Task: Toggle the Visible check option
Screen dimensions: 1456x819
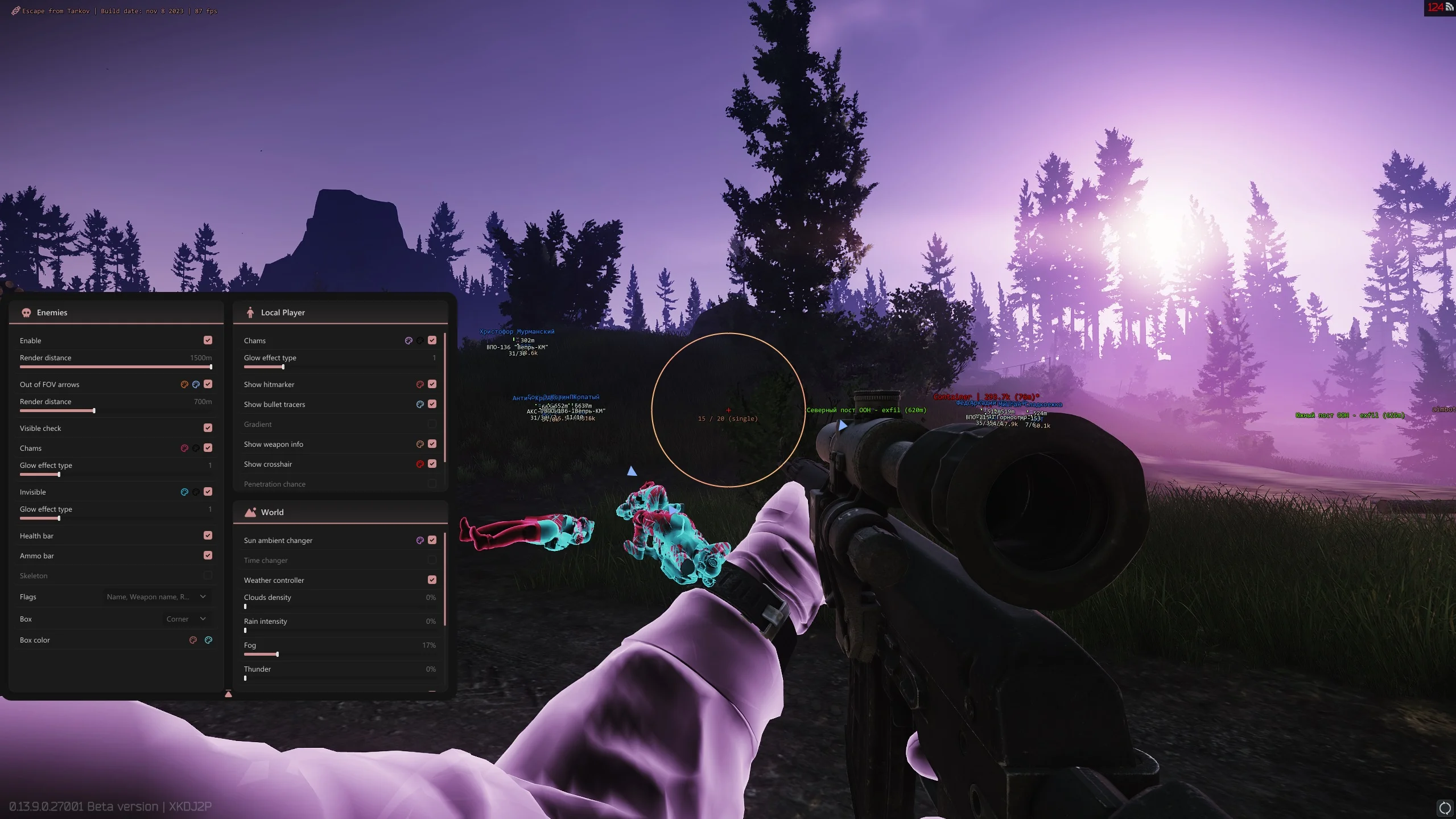Action: pyautogui.click(x=208, y=428)
